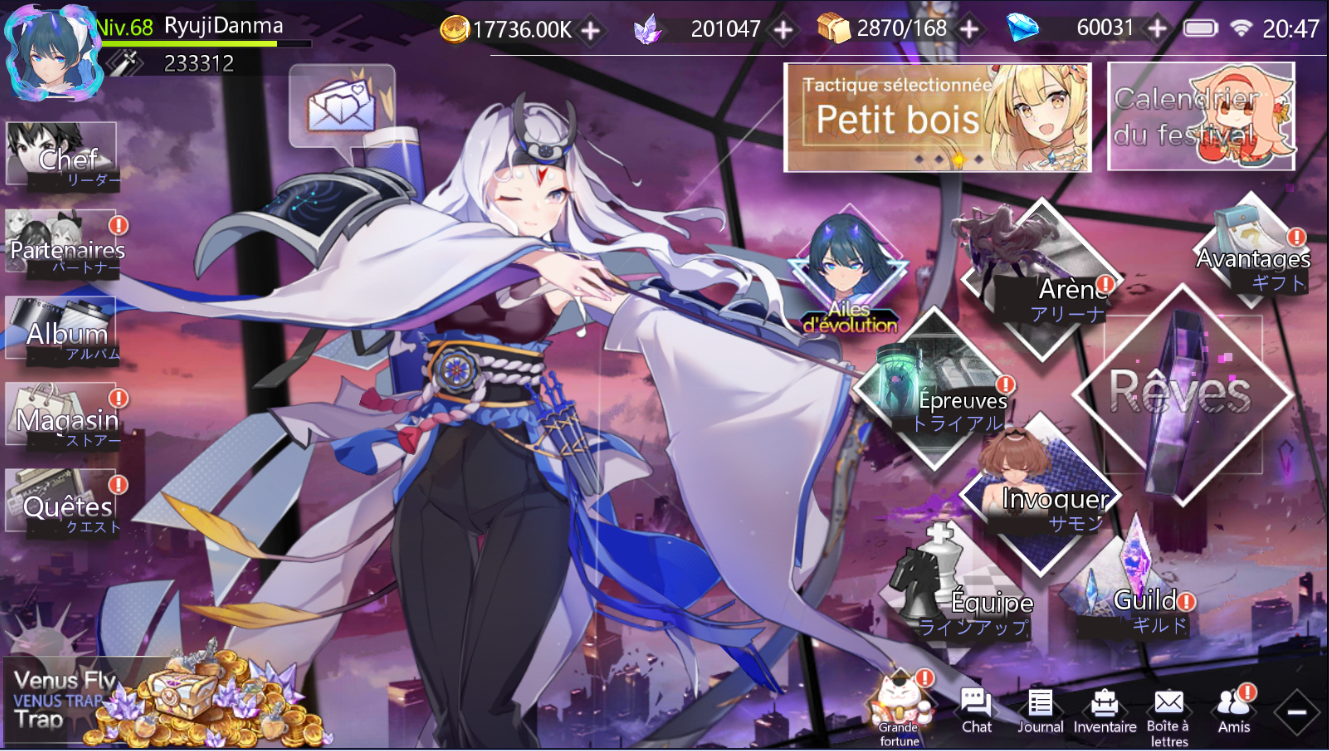Image resolution: width=1329 pixels, height=751 pixels.
Task: Select the Épreuves trial tile
Action: 934,389
